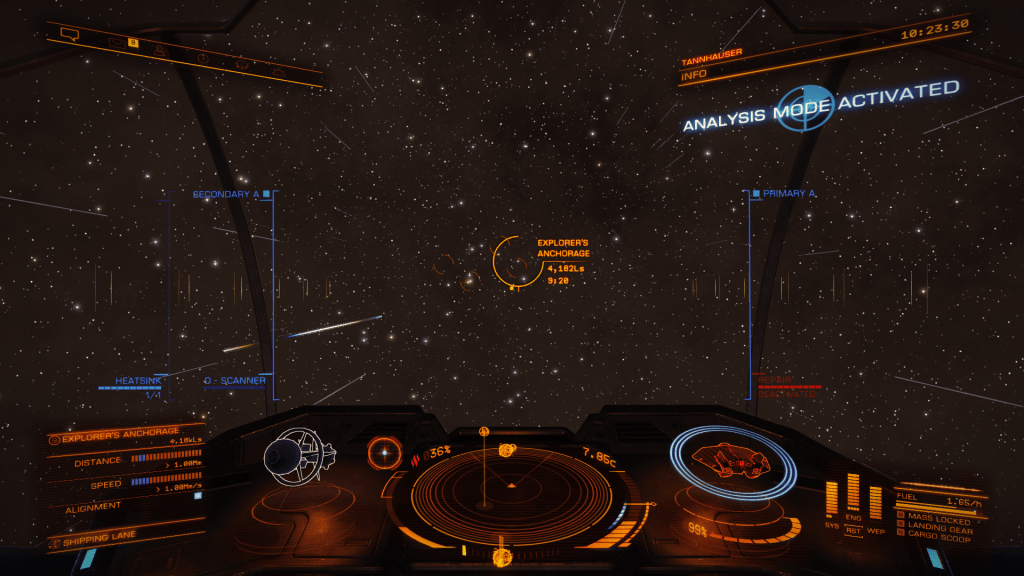The width and height of the screenshot is (1024, 576).
Task: Open the comms chat bubble icon
Action: 69,35
